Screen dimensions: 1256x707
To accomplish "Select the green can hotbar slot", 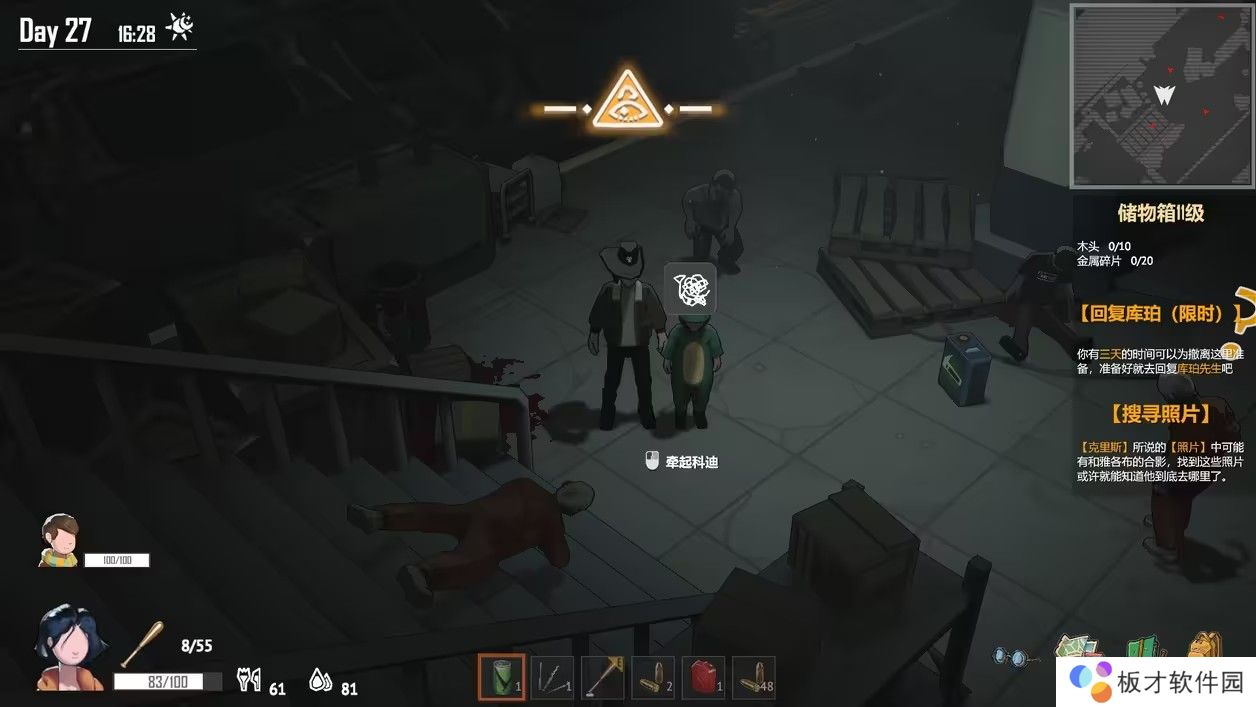I will [x=500, y=677].
